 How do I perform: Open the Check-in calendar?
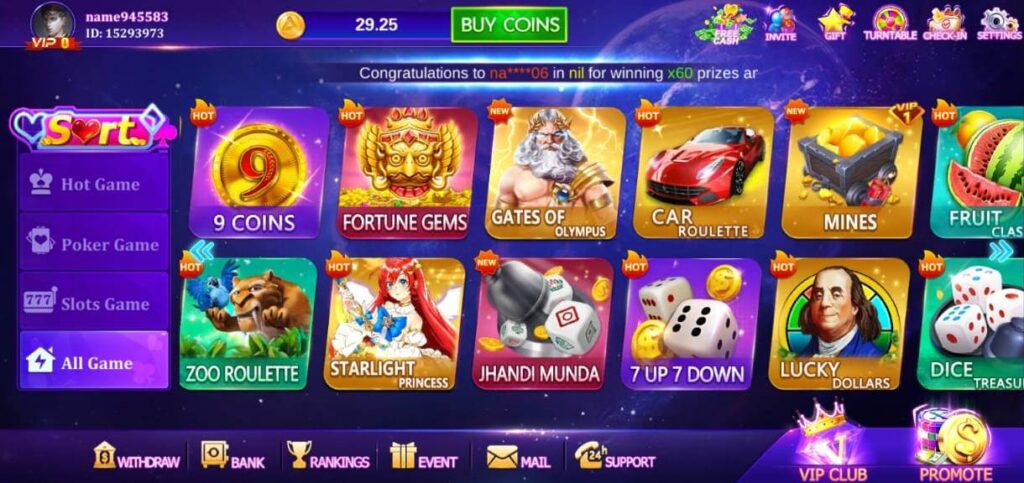coord(944,23)
